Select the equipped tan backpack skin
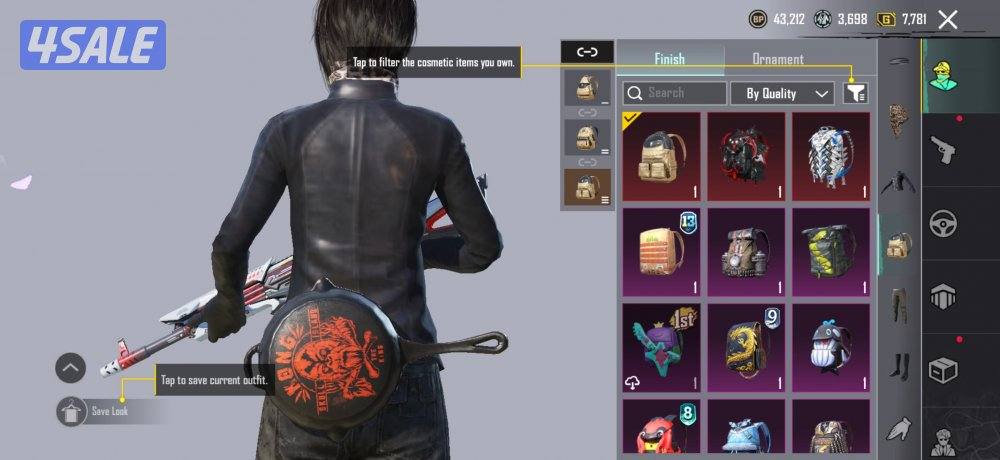The width and height of the screenshot is (1000, 460). coord(661,156)
